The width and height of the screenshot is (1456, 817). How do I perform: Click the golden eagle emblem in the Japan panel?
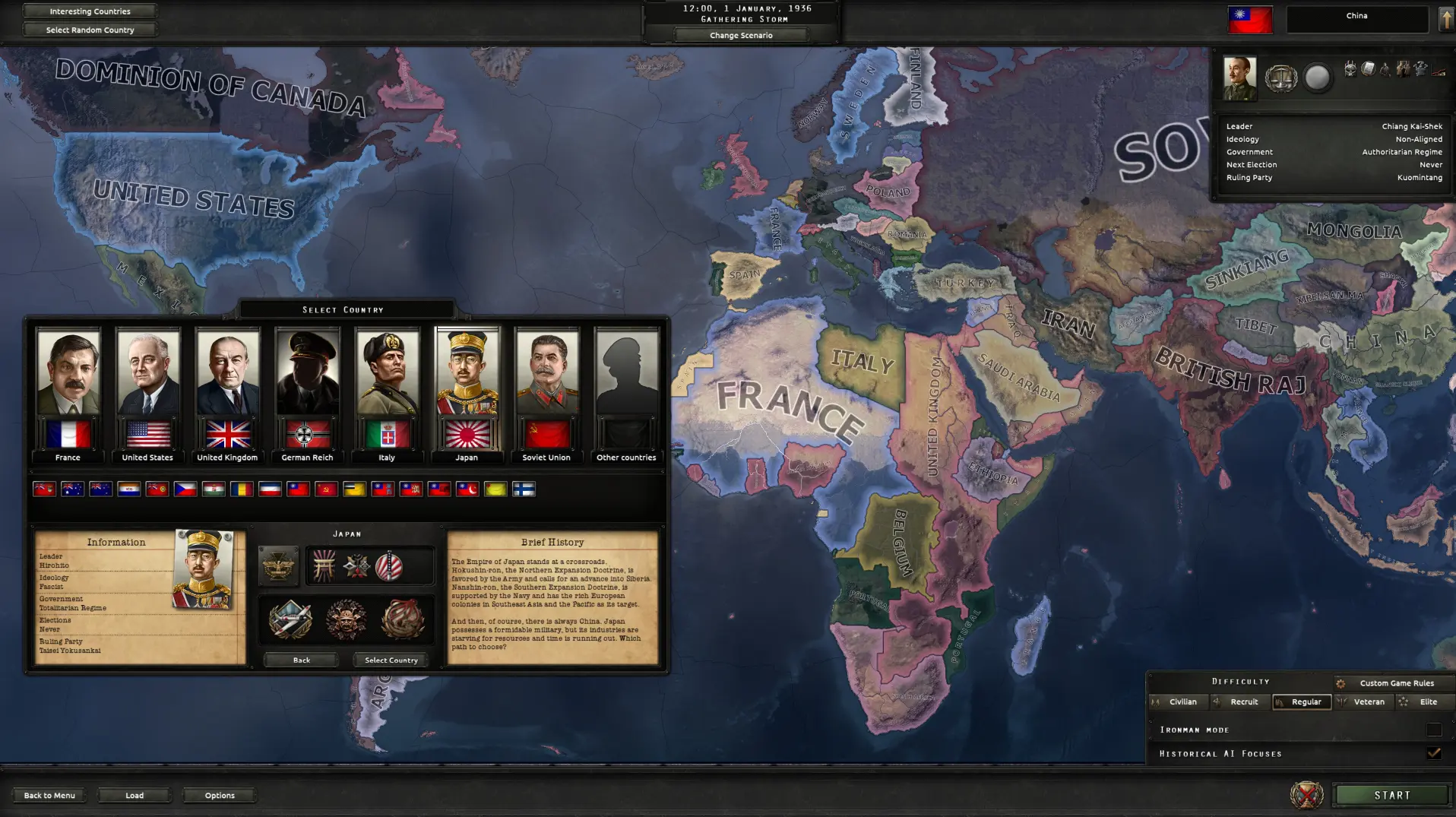[278, 566]
